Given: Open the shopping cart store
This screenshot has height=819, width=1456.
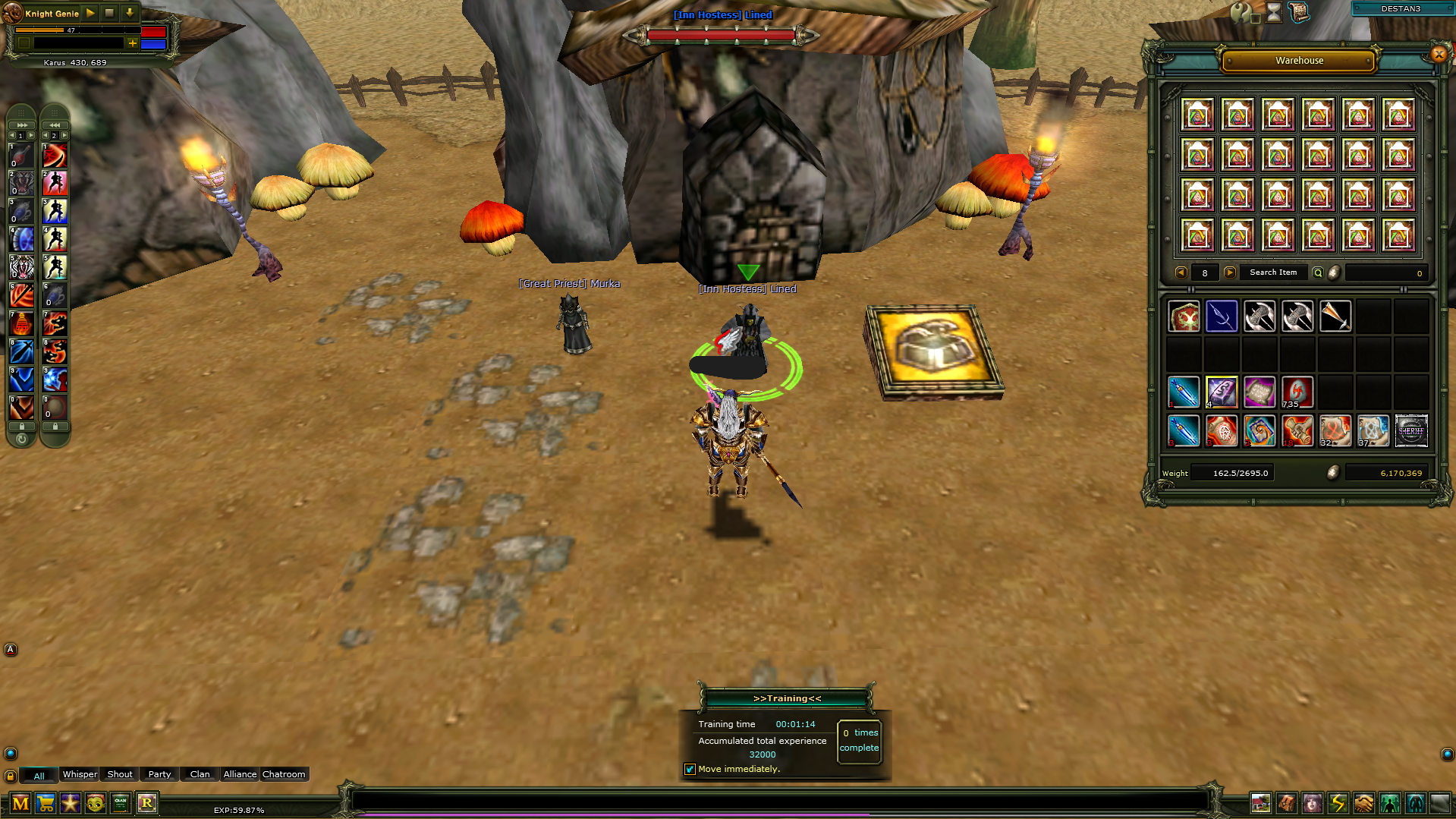Looking at the screenshot, I should click(x=46, y=803).
